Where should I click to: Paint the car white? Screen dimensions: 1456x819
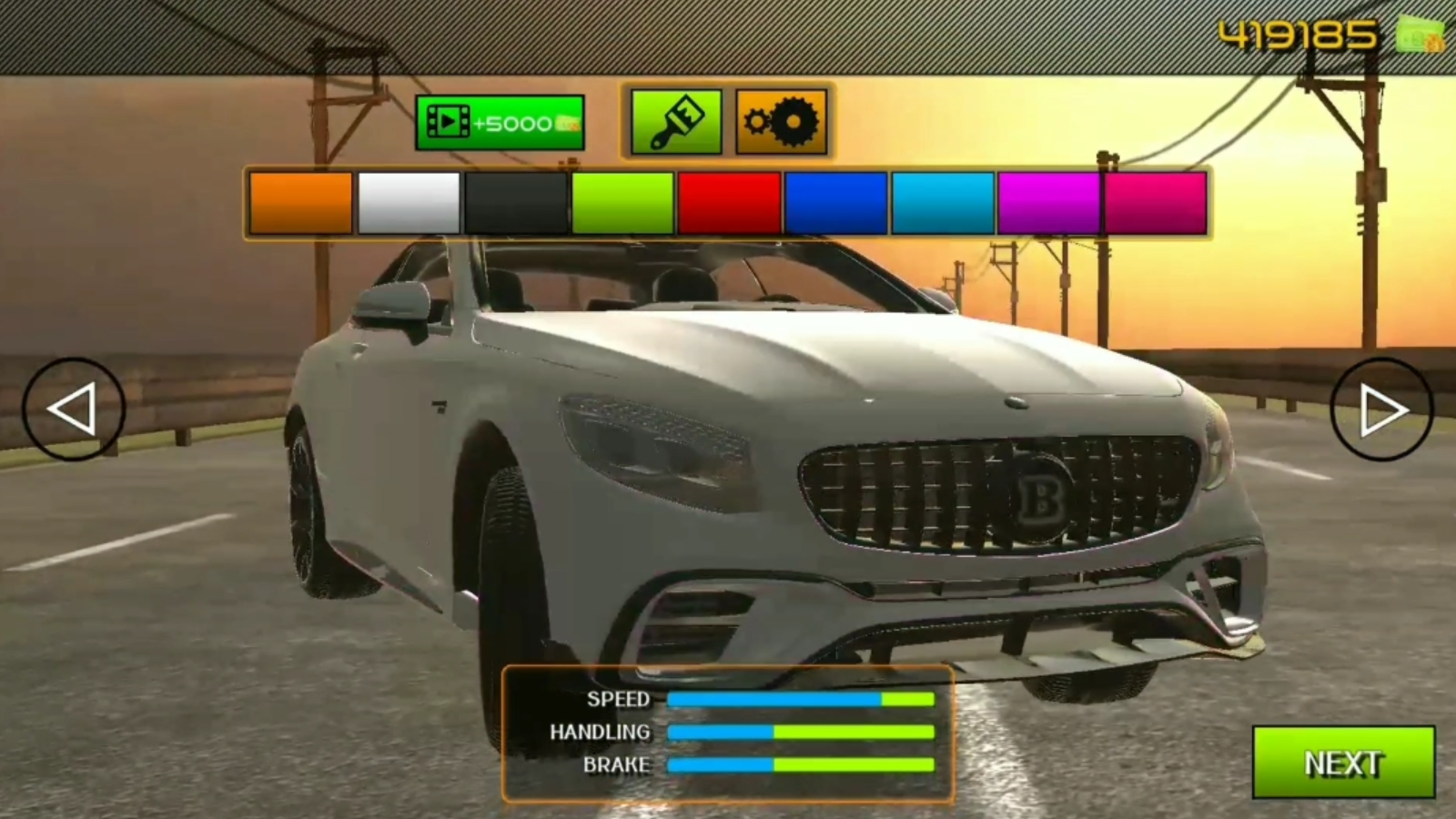(x=406, y=201)
